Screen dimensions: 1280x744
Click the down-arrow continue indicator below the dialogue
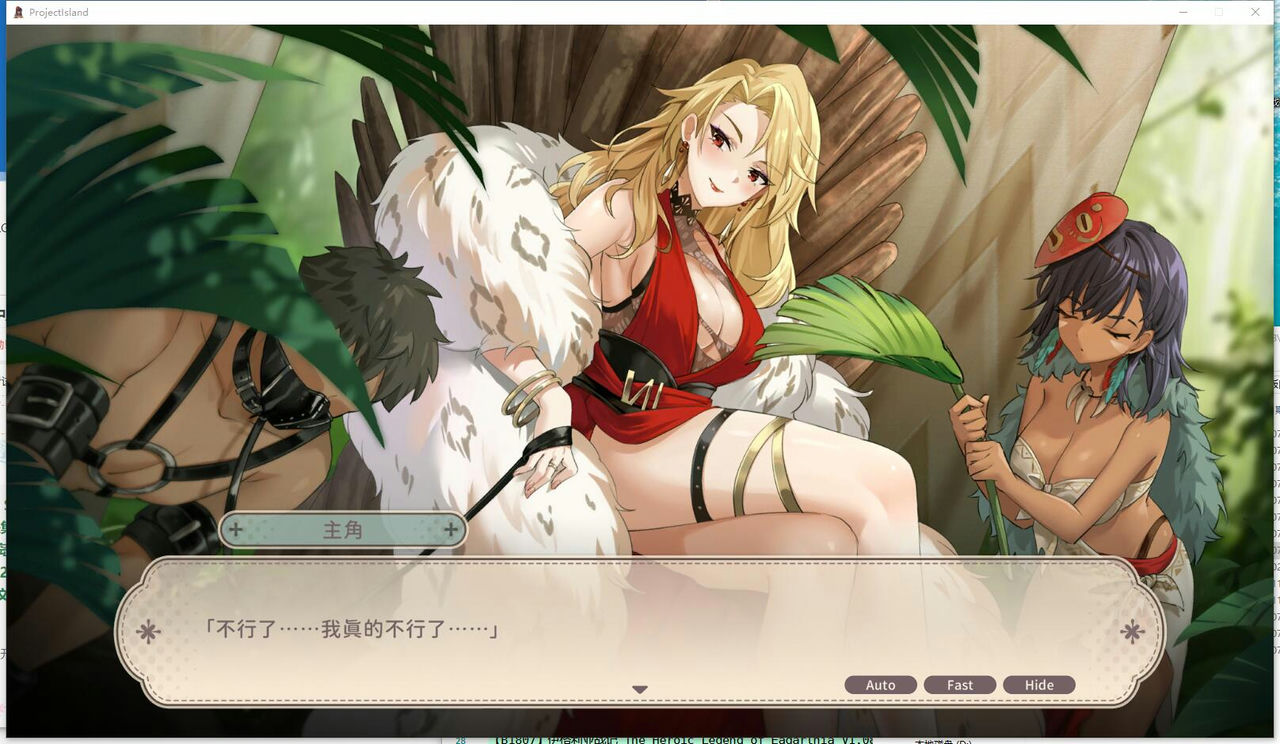[x=640, y=688]
